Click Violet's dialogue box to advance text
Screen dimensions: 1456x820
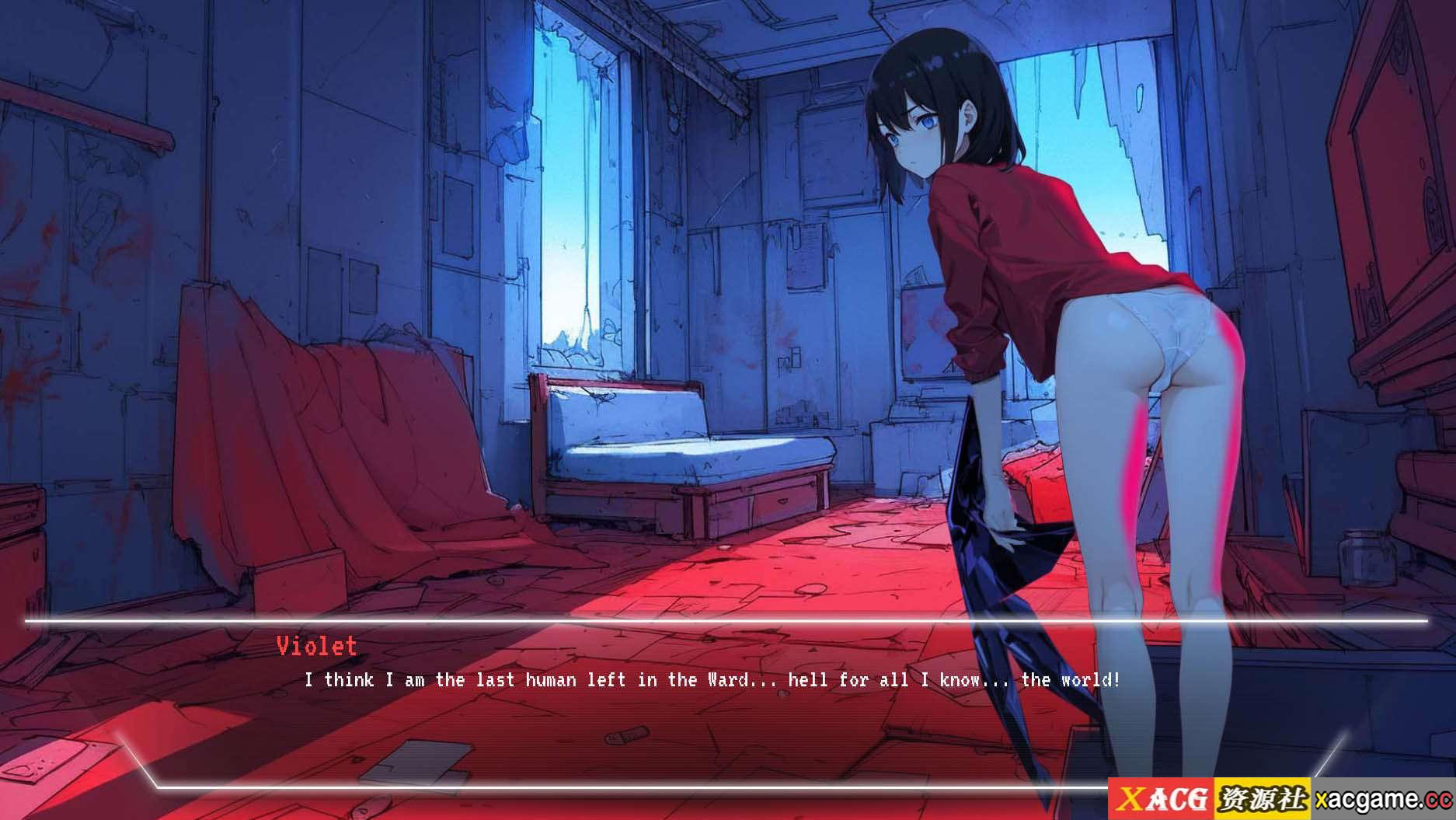(x=711, y=700)
